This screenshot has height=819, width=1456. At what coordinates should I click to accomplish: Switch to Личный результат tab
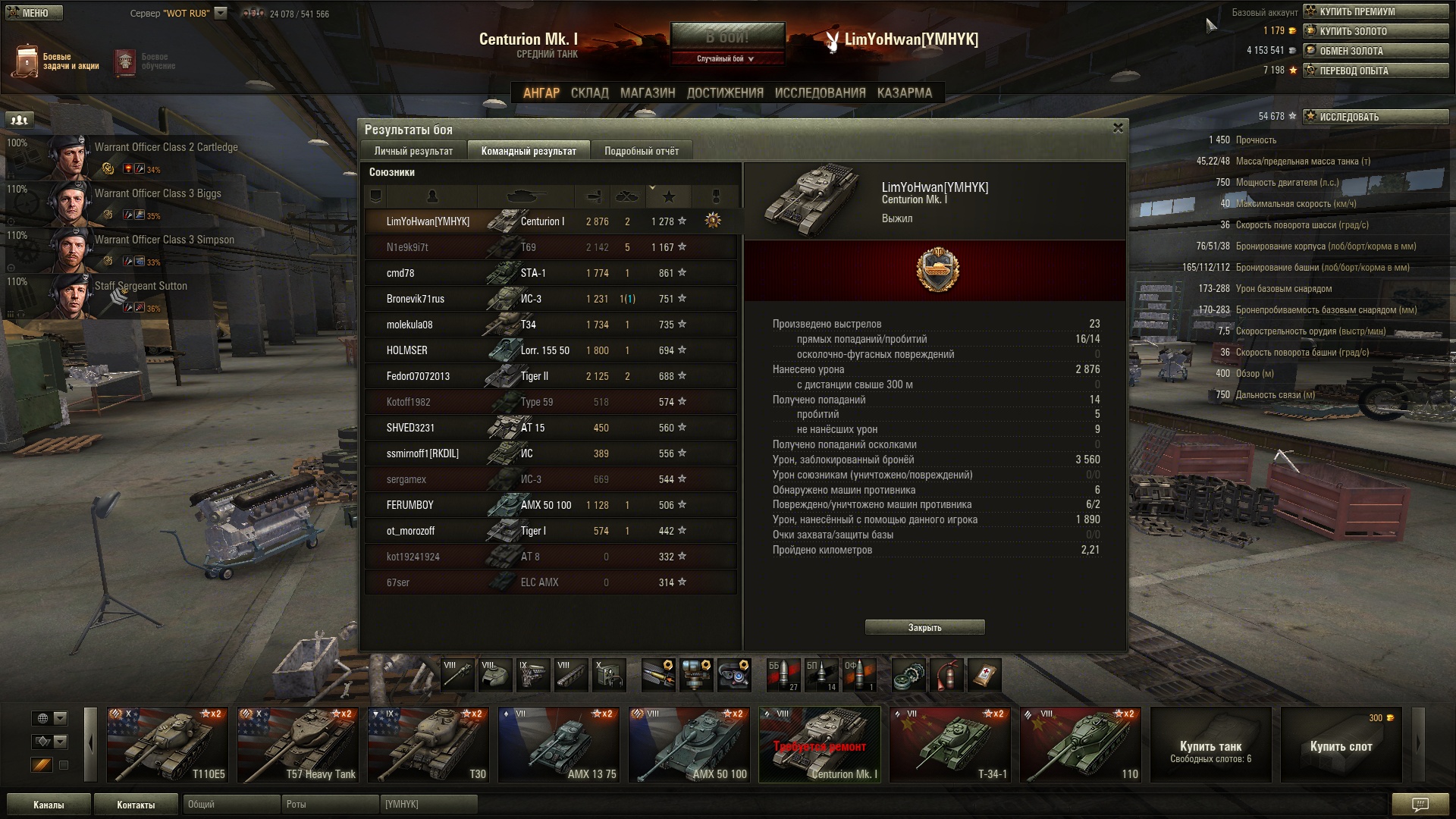[x=413, y=151]
